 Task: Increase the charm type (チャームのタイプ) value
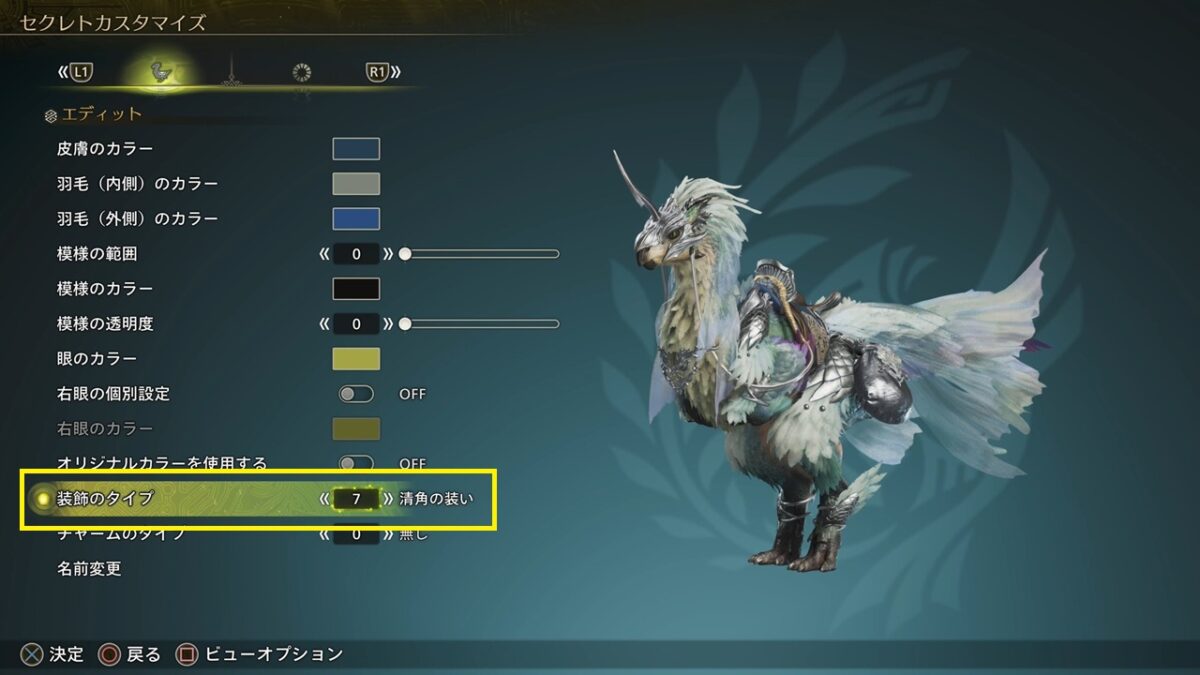(388, 534)
